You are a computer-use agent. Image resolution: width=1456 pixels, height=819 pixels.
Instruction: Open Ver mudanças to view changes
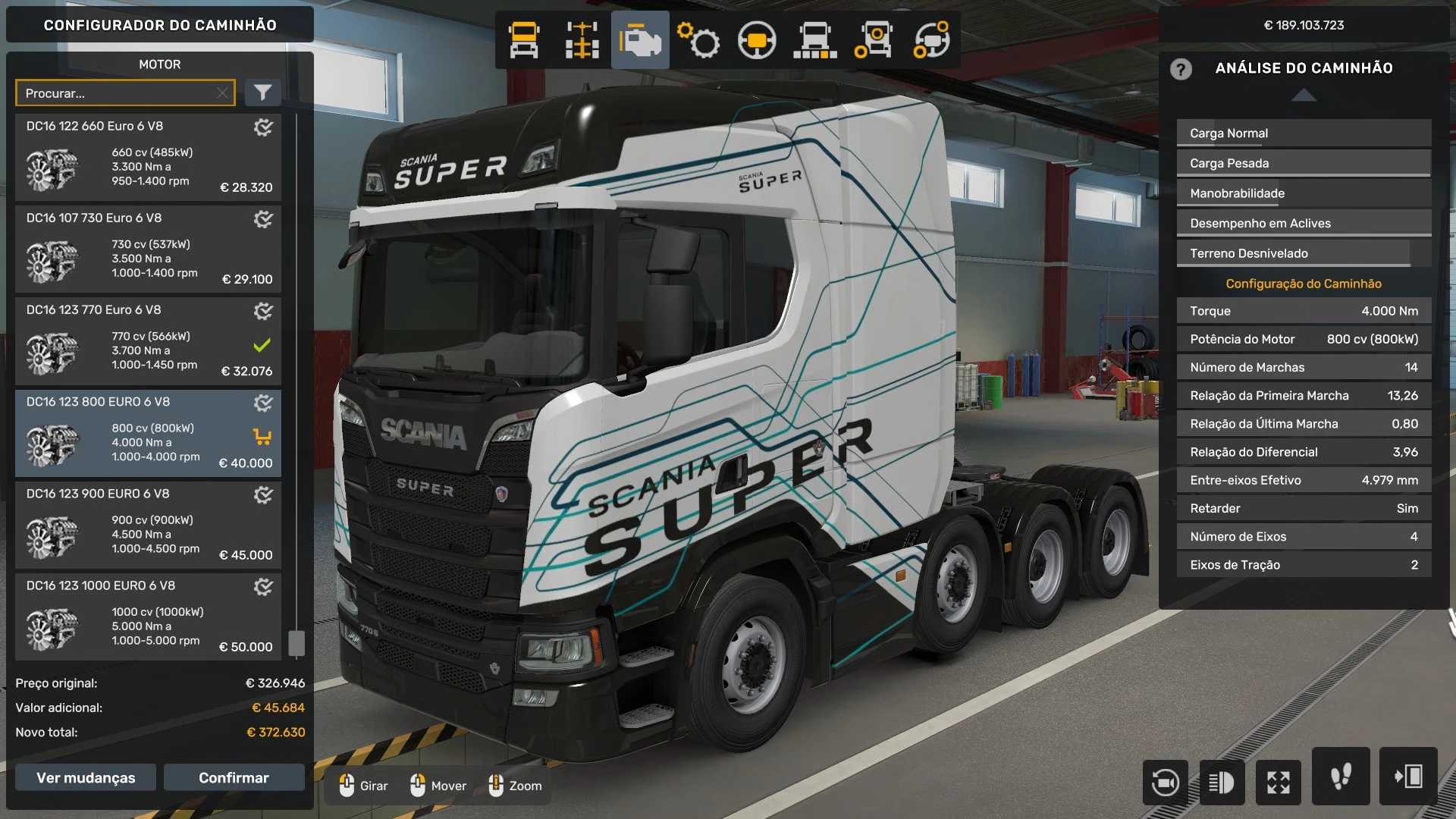[x=86, y=778]
